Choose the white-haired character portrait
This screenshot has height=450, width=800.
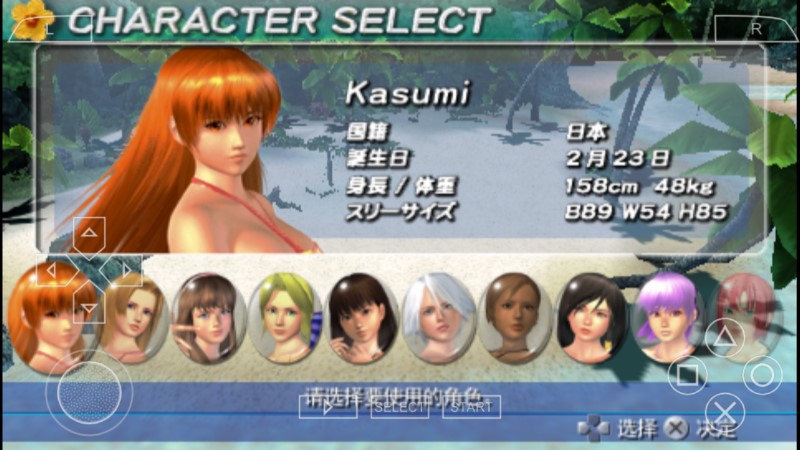(438, 318)
